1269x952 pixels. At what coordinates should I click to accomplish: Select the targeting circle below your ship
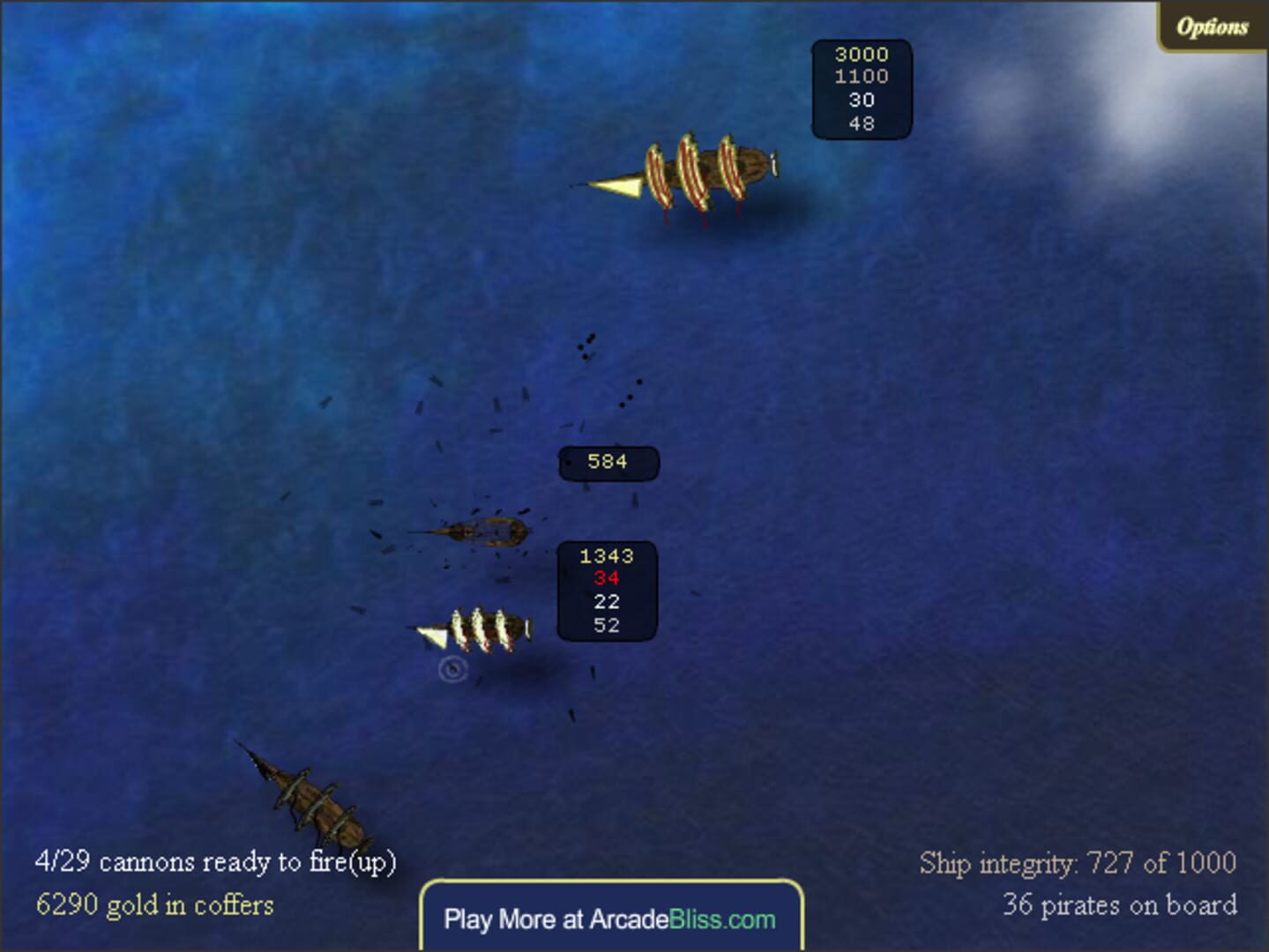452,670
